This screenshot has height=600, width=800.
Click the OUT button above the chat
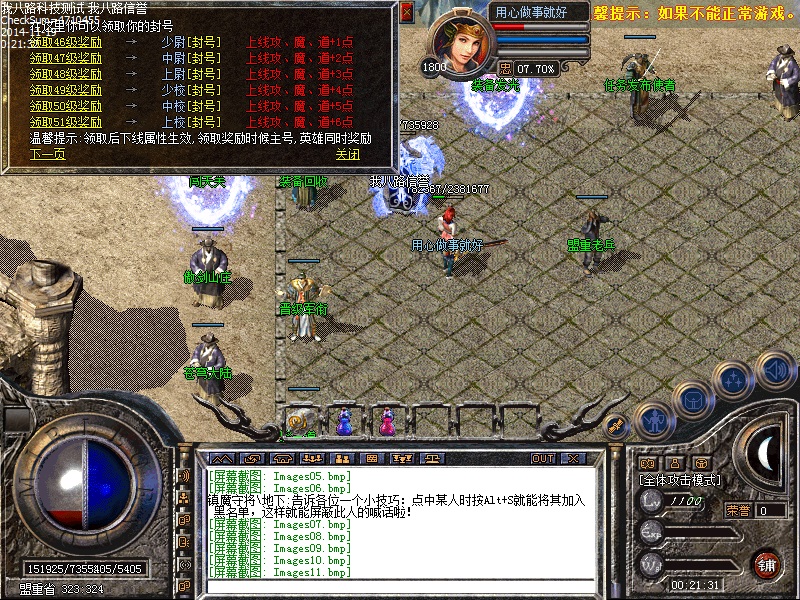(542, 458)
